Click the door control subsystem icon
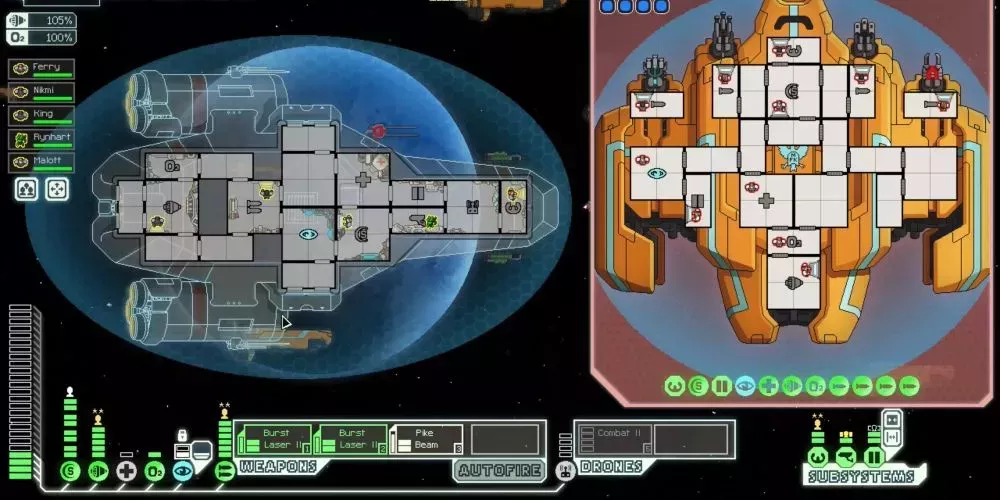1000x500 pixels. [873, 457]
